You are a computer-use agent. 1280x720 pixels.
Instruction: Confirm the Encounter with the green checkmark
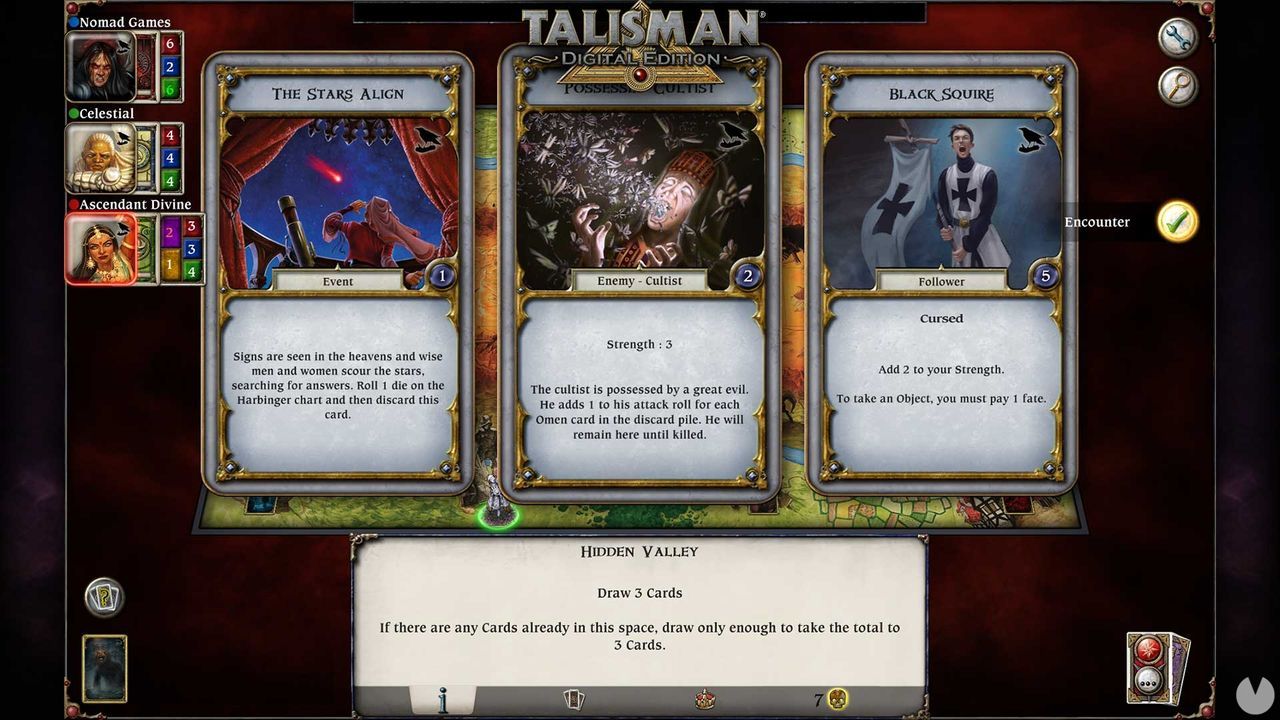point(1177,222)
